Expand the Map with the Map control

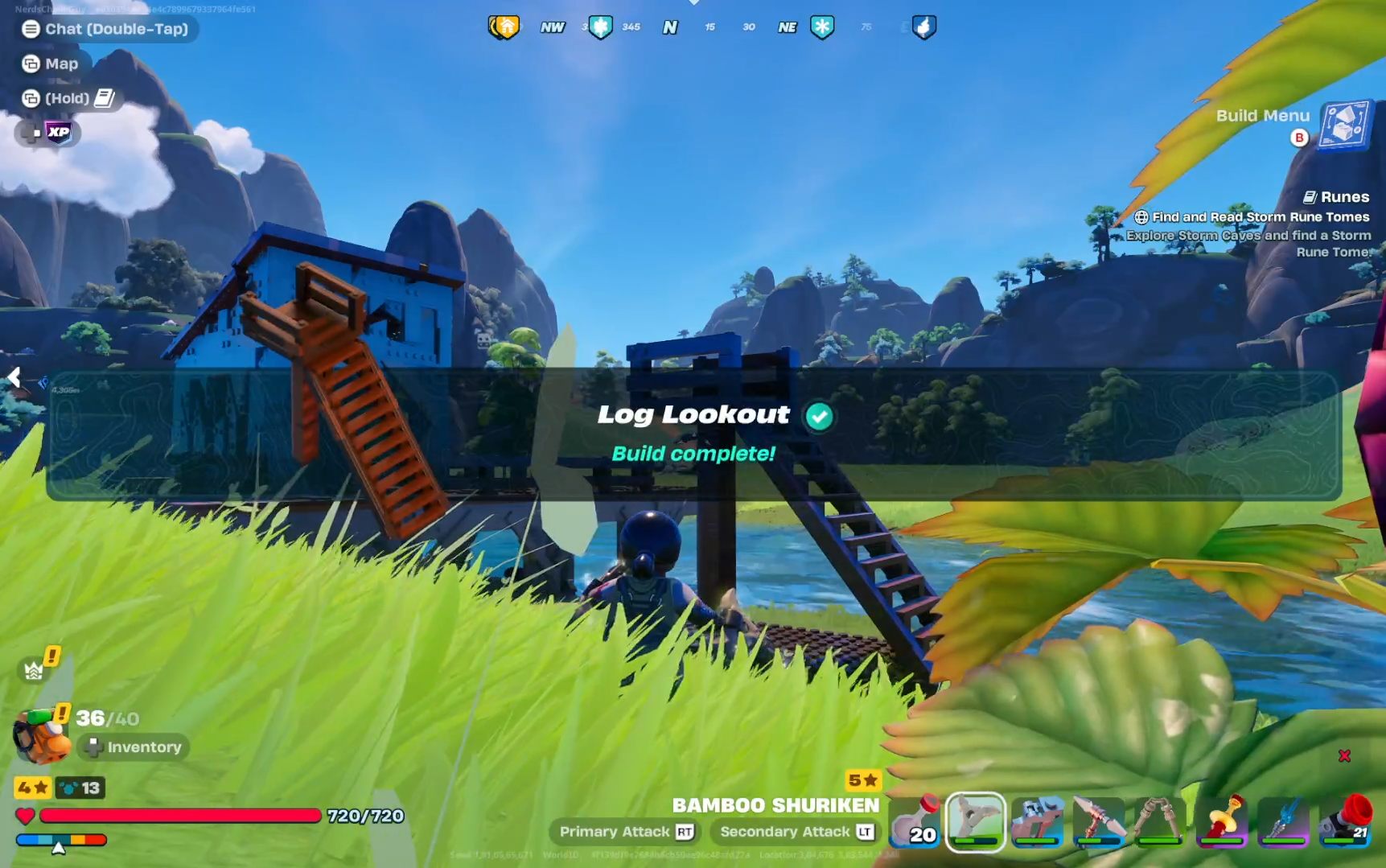50,64
